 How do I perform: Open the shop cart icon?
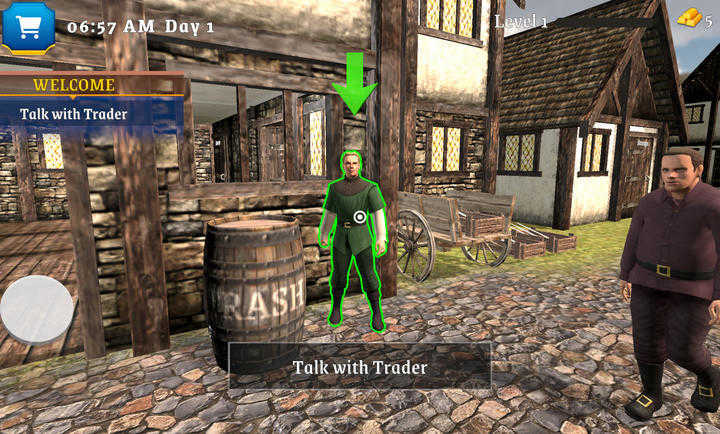tap(27, 25)
